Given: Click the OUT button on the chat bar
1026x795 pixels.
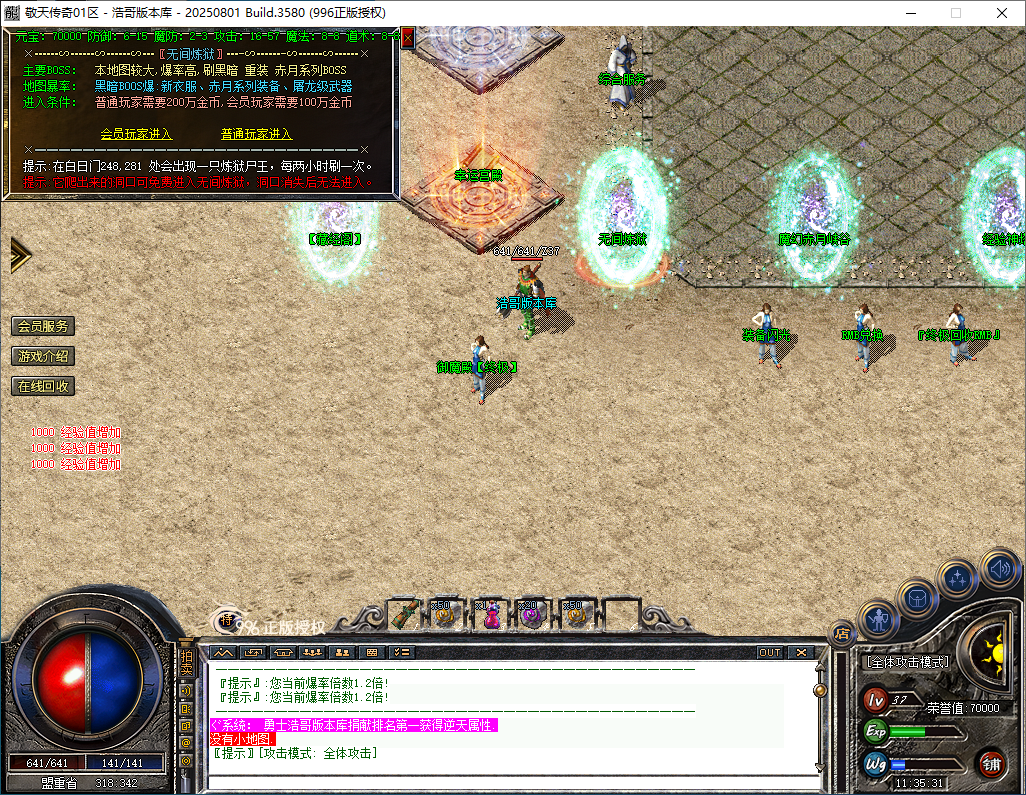Looking at the screenshot, I should click(x=769, y=652).
